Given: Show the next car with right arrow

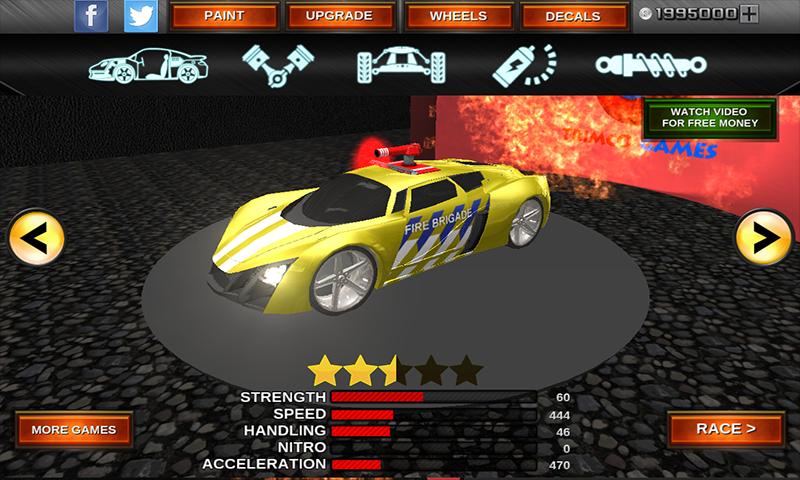Looking at the screenshot, I should coord(763,237).
